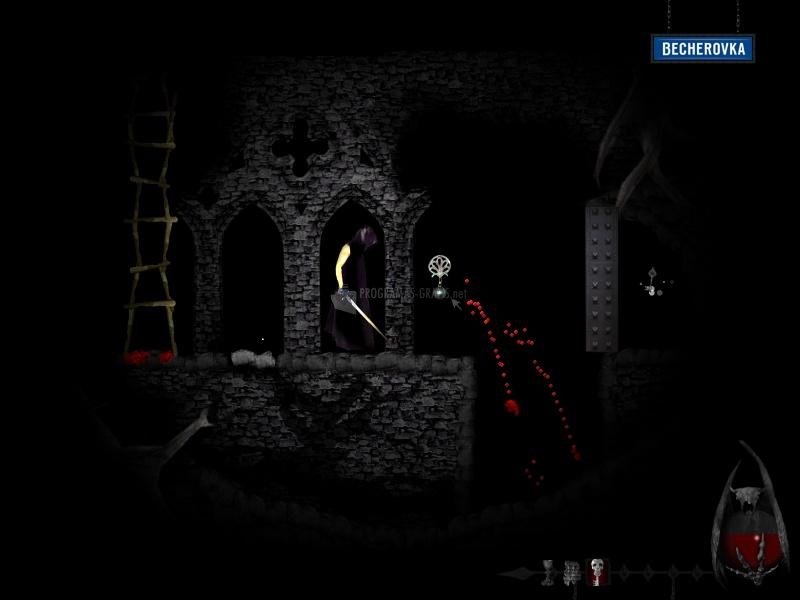Select the spine bones inventory slot
The width and height of the screenshot is (800, 600).
click(571, 572)
